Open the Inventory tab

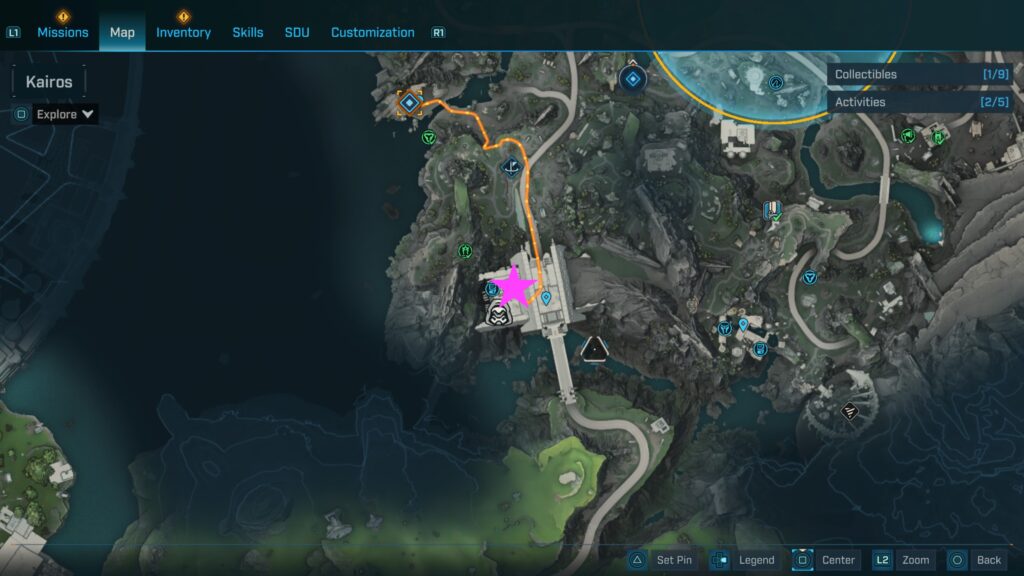pyautogui.click(x=183, y=32)
